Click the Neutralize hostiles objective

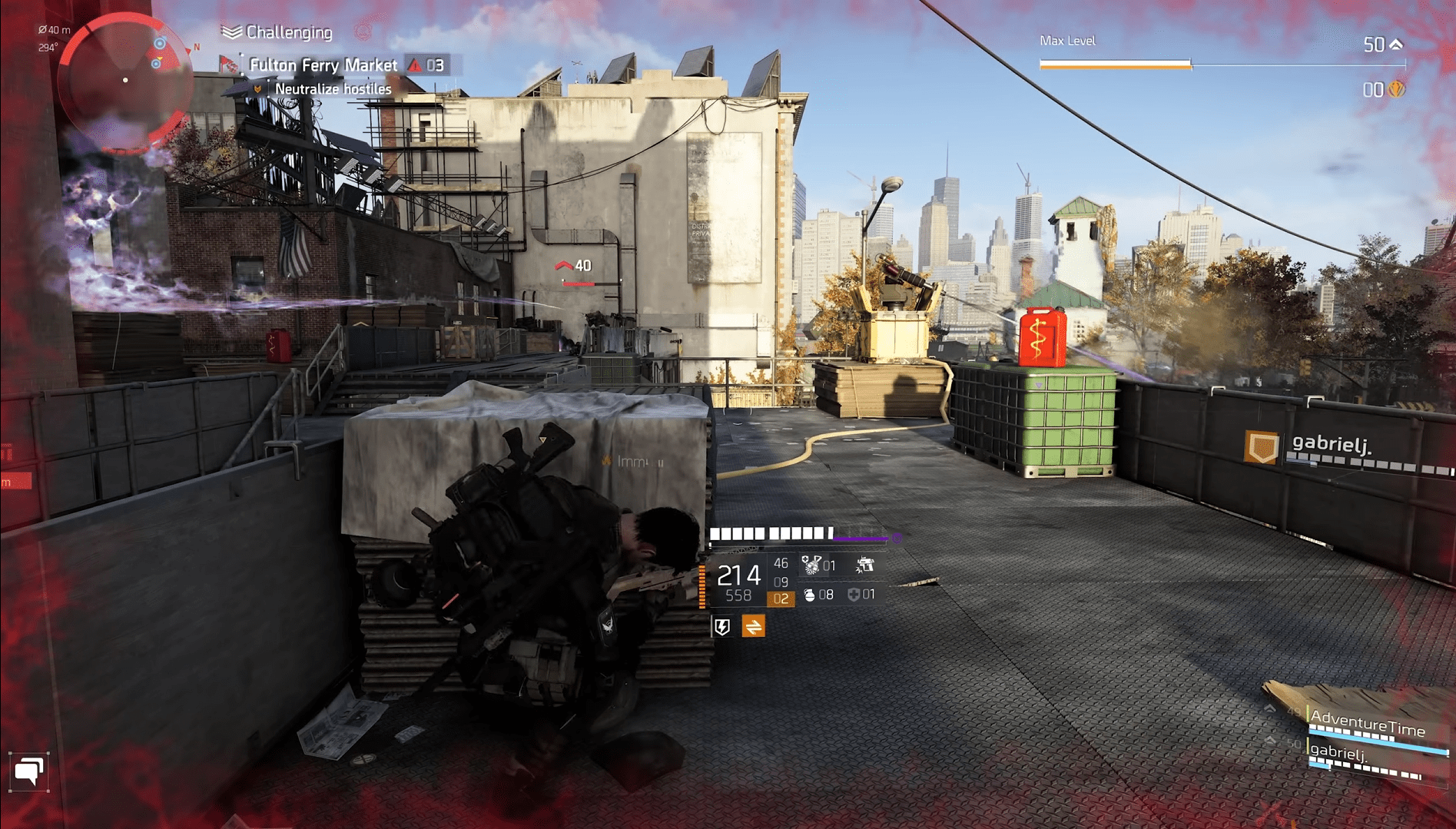333,89
